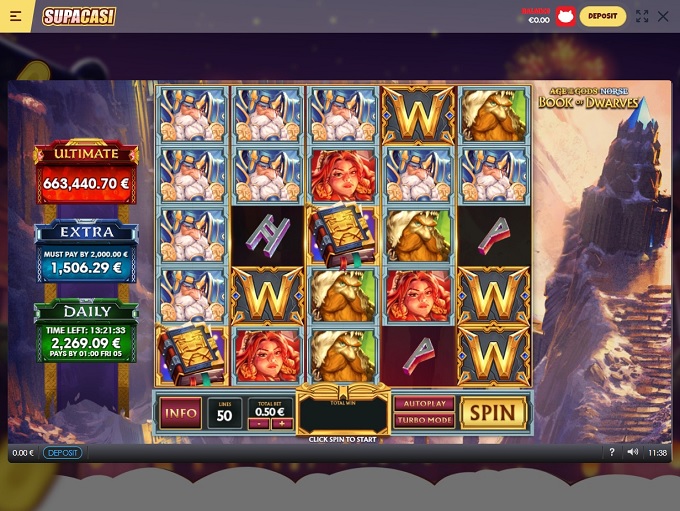Screen dimensions: 680x511
Task: Click the yellow Deposit button in header
Action: pyautogui.click(x=603, y=16)
